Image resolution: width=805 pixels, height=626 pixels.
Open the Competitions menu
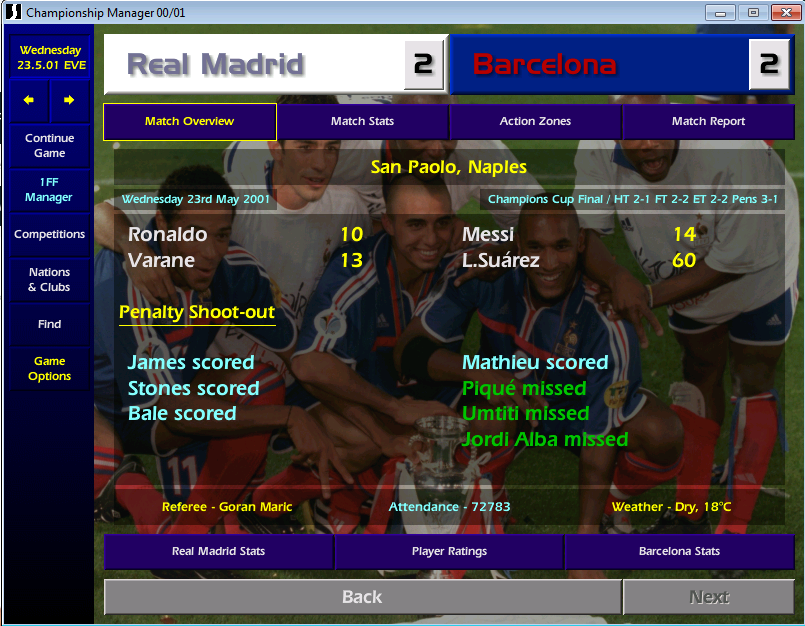click(x=50, y=234)
